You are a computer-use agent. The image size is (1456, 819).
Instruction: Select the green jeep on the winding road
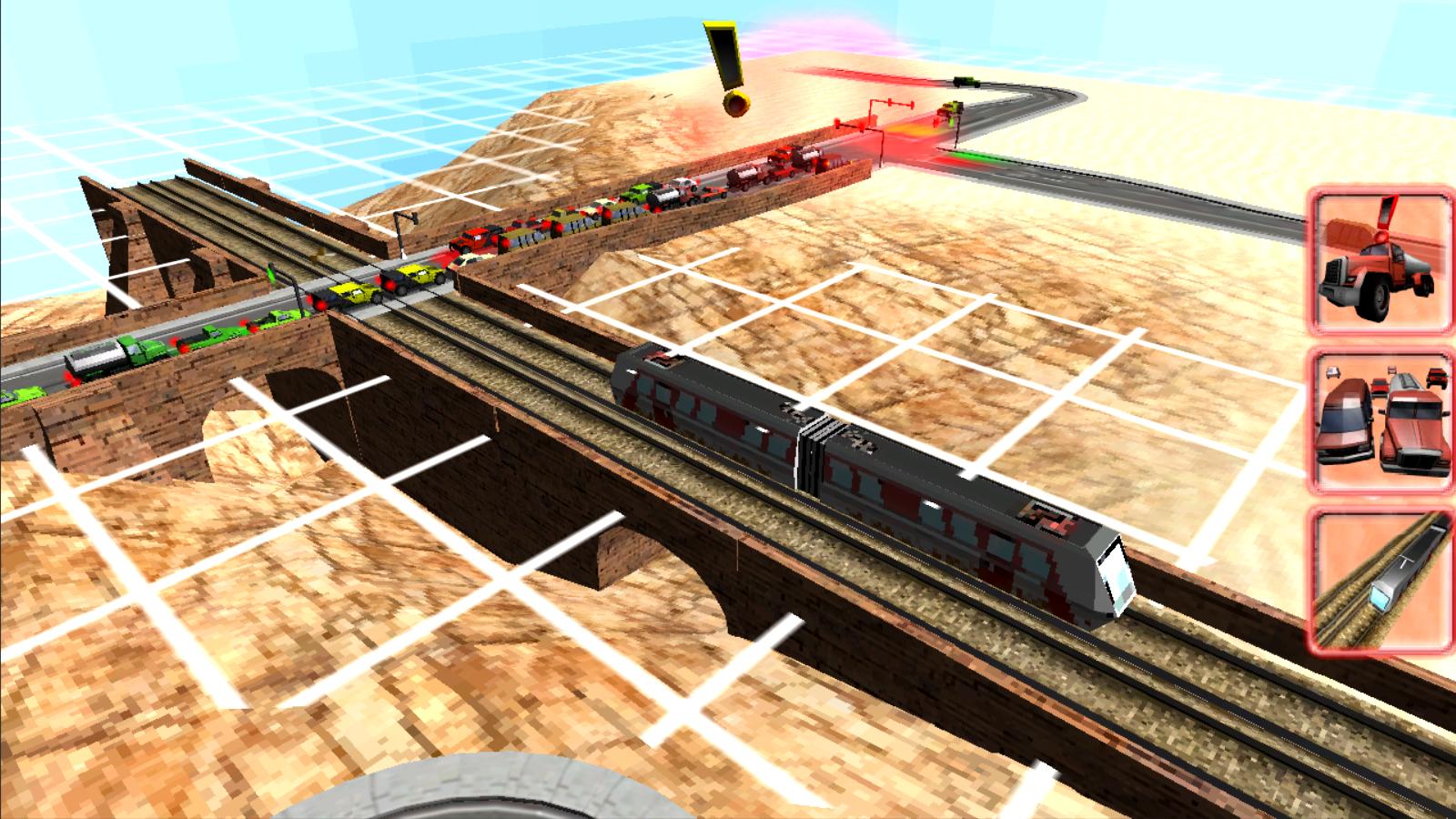click(x=965, y=80)
